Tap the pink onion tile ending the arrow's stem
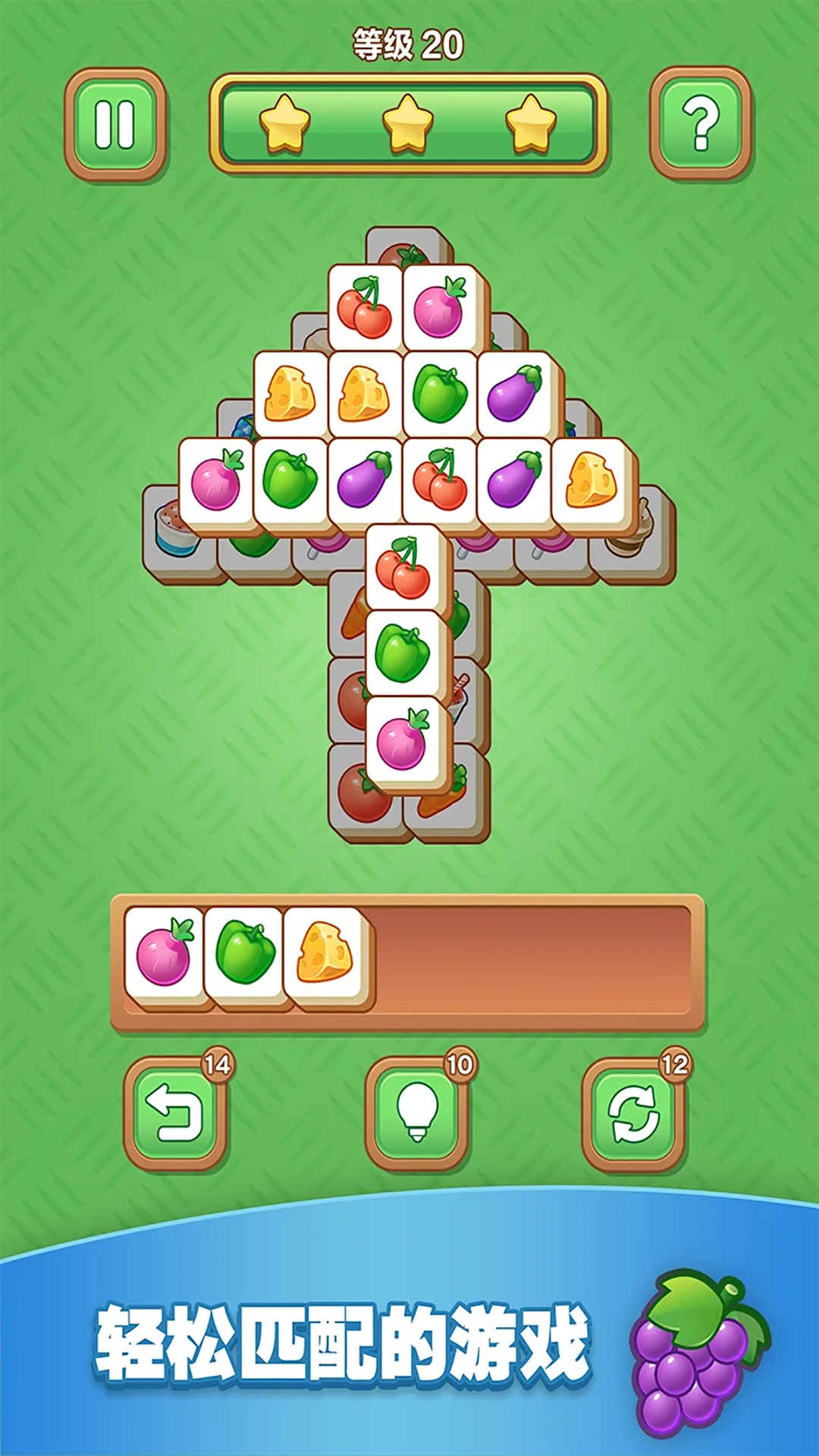This screenshot has width=819, height=1456. [x=403, y=740]
